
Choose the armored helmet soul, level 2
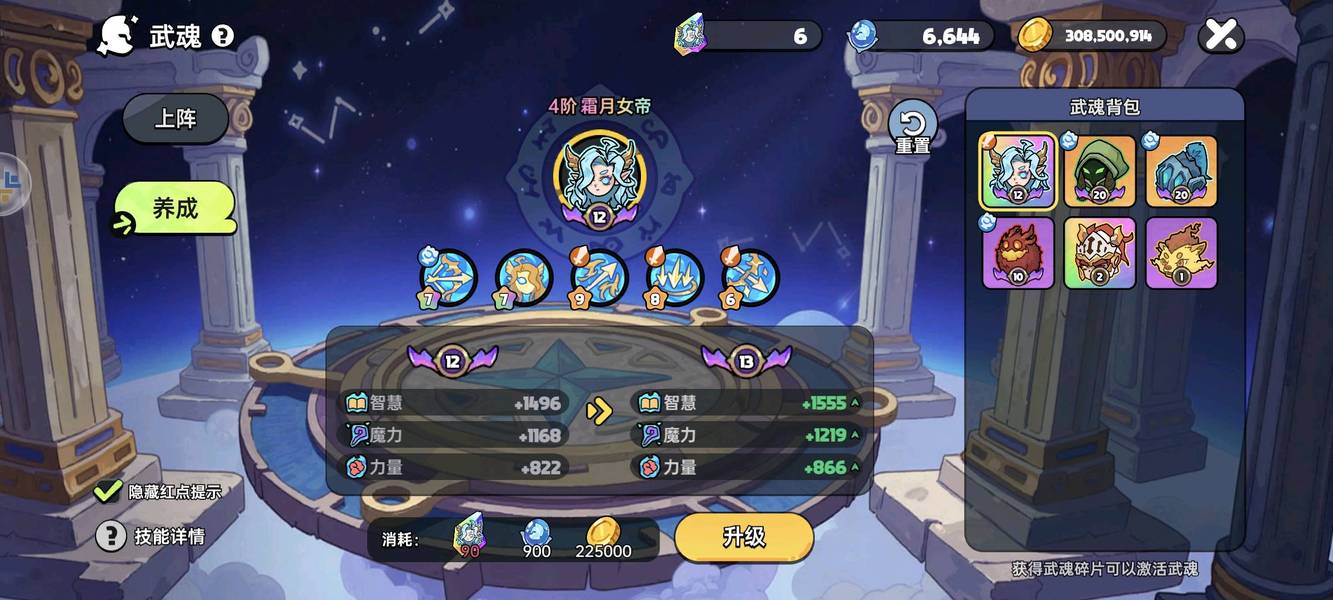pyautogui.click(x=1100, y=253)
